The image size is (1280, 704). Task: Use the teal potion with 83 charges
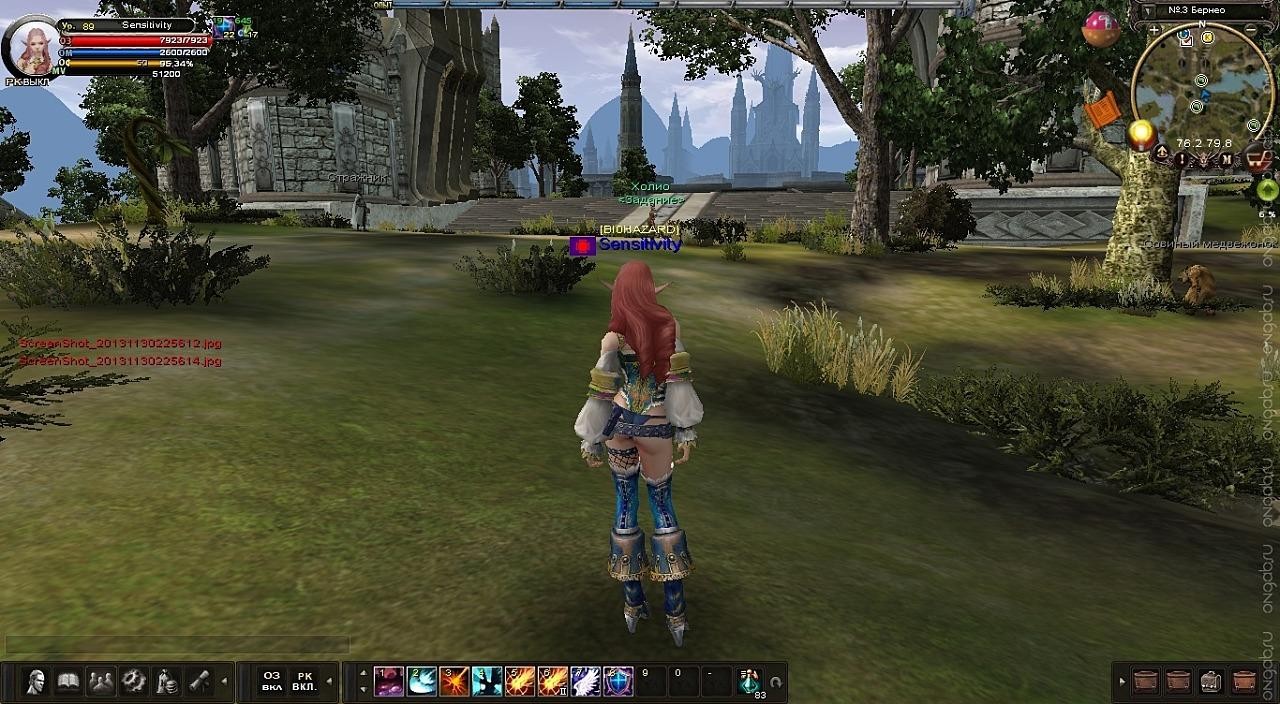pos(750,682)
